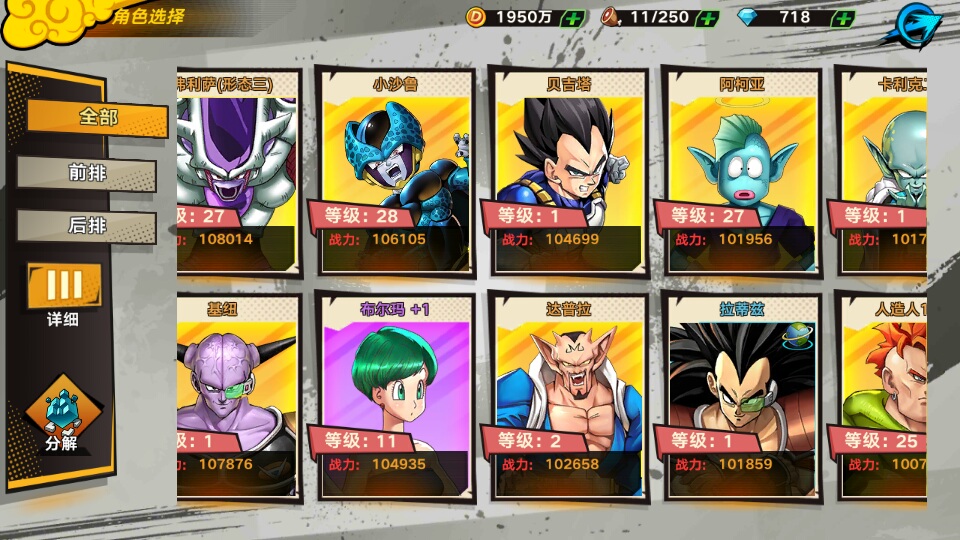Pick the 拉蒂兹 character card

742,396
